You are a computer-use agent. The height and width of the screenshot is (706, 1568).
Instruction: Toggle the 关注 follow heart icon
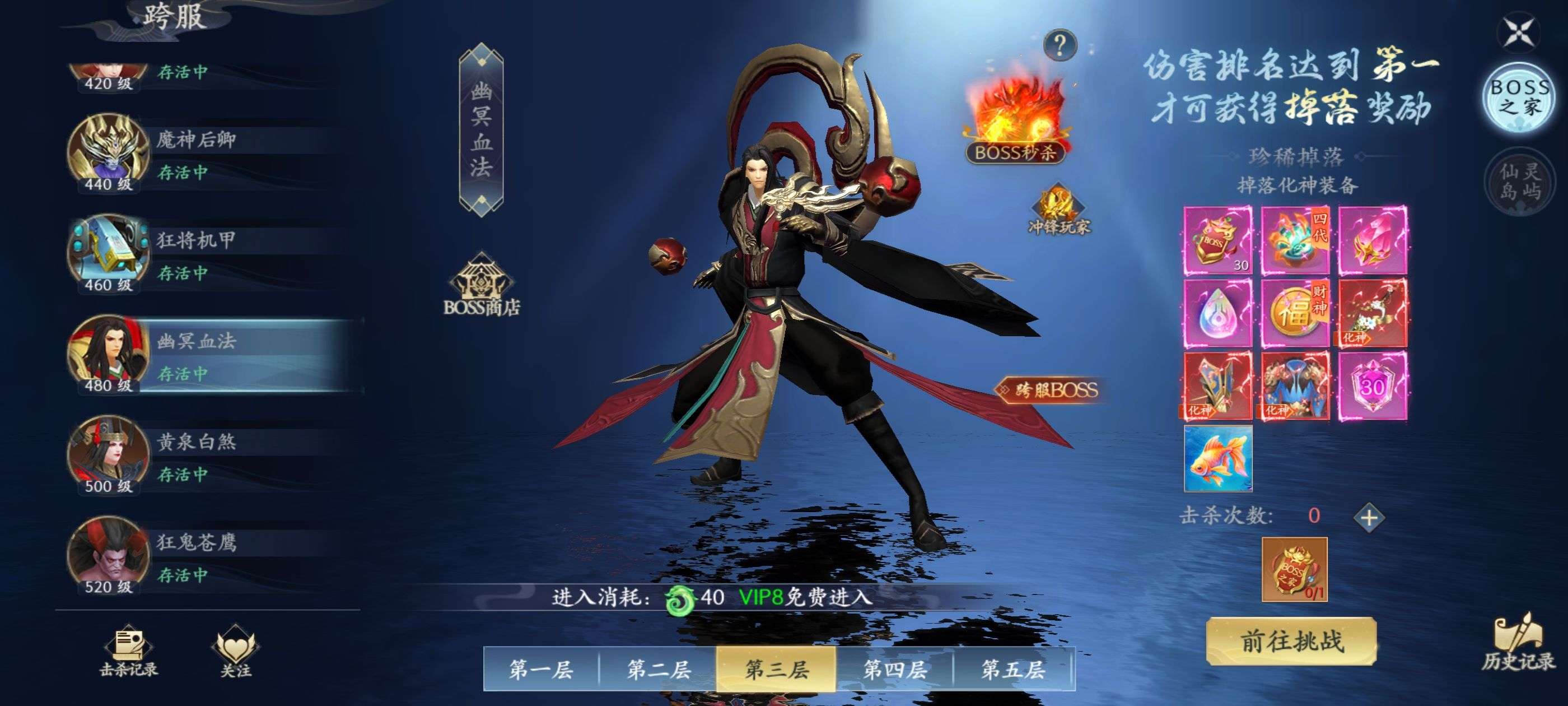[x=236, y=652]
